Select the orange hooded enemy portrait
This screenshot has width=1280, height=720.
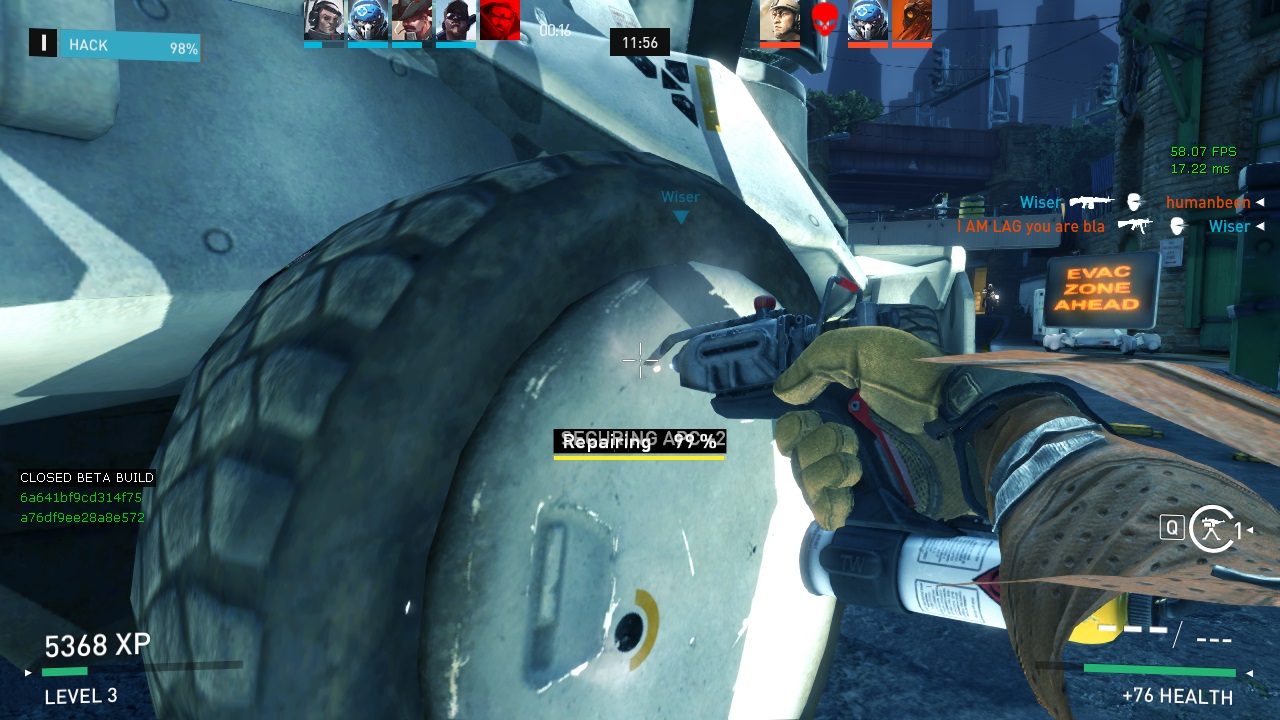coord(911,20)
